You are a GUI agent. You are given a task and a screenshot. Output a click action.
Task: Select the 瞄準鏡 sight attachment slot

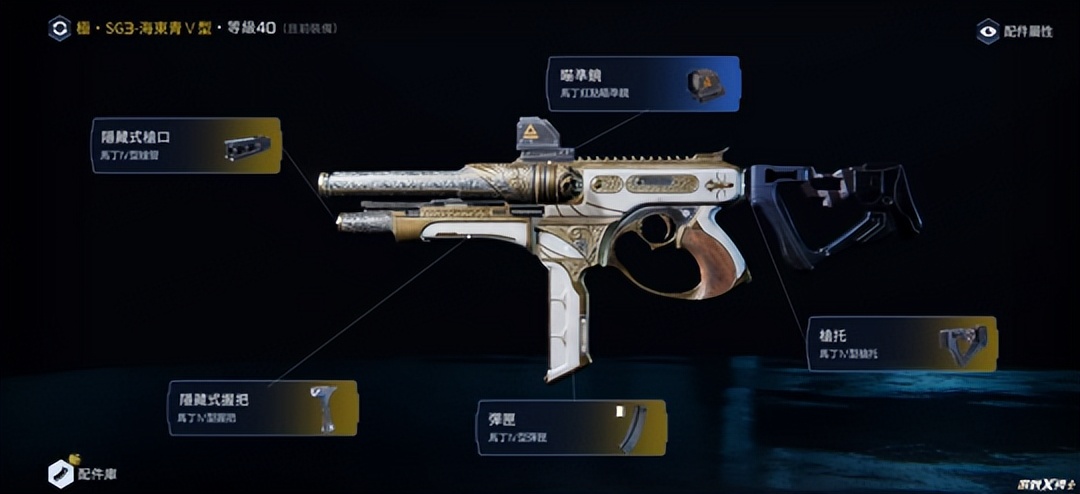643,83
